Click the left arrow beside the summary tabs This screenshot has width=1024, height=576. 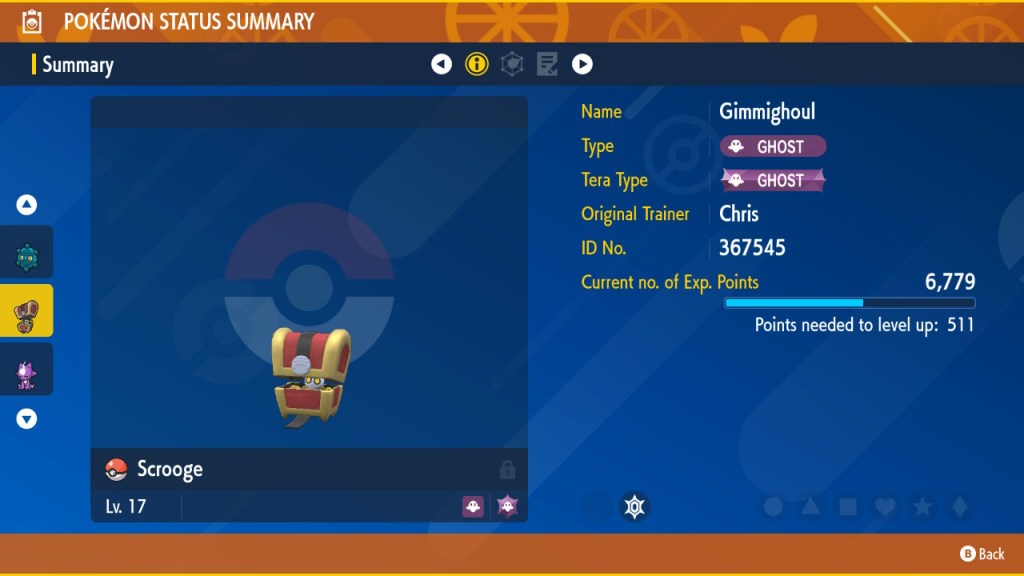point(441,65)
